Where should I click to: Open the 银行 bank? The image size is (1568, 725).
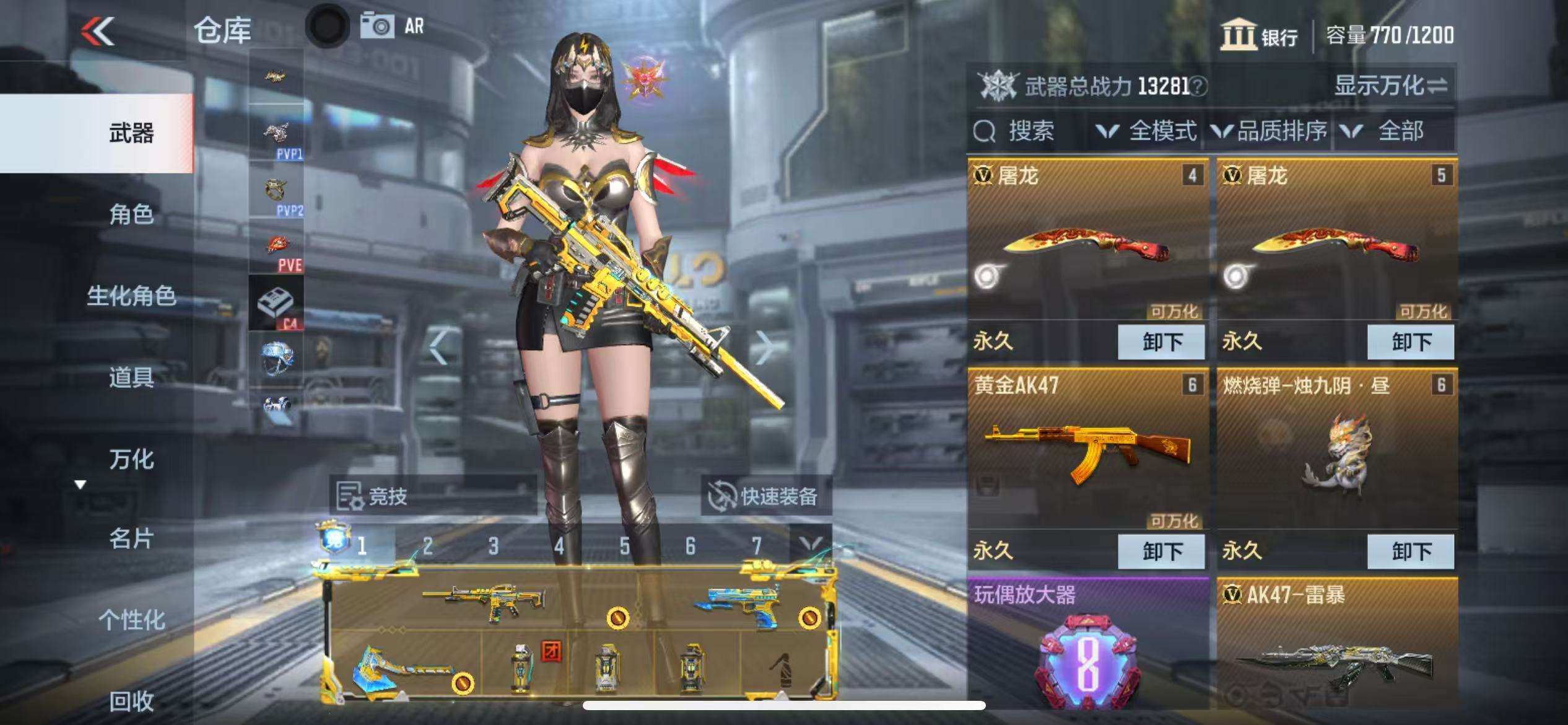1259,35
